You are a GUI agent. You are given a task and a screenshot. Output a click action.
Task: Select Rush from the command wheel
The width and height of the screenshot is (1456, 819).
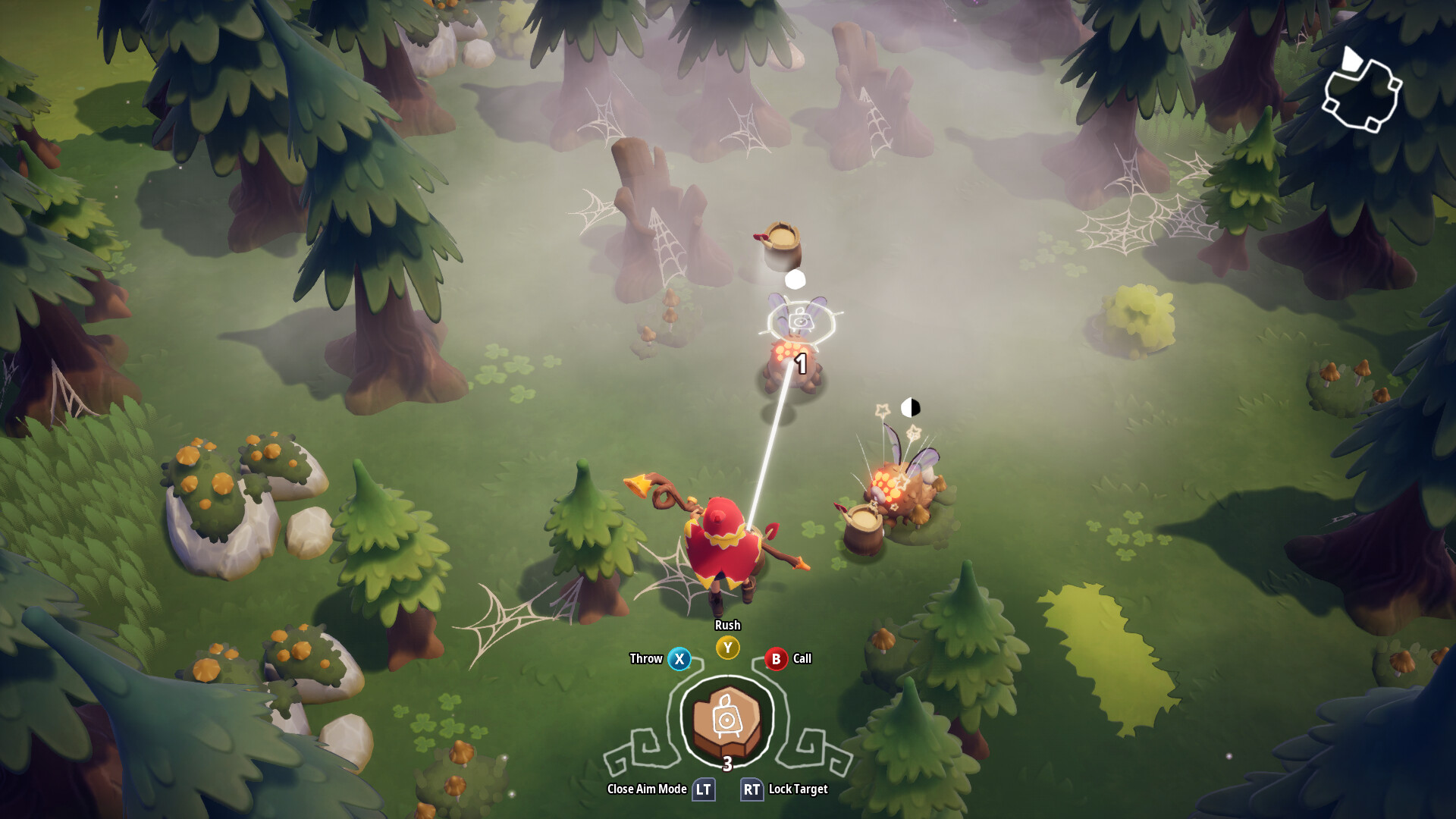click(x=726, y=648)
